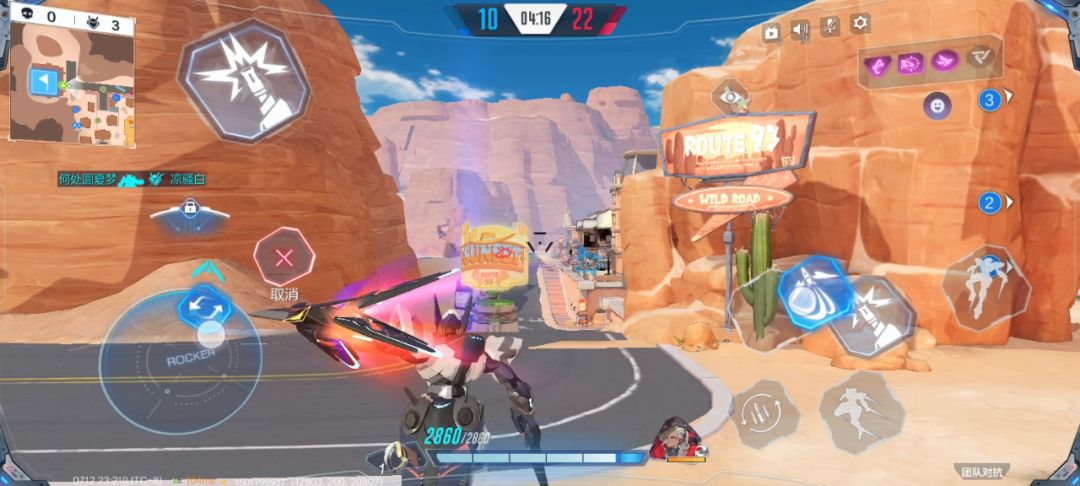Cancel with the red X (取消) button
The height and width of the screenshot is (486, 1080).
(x=285, y=258)
